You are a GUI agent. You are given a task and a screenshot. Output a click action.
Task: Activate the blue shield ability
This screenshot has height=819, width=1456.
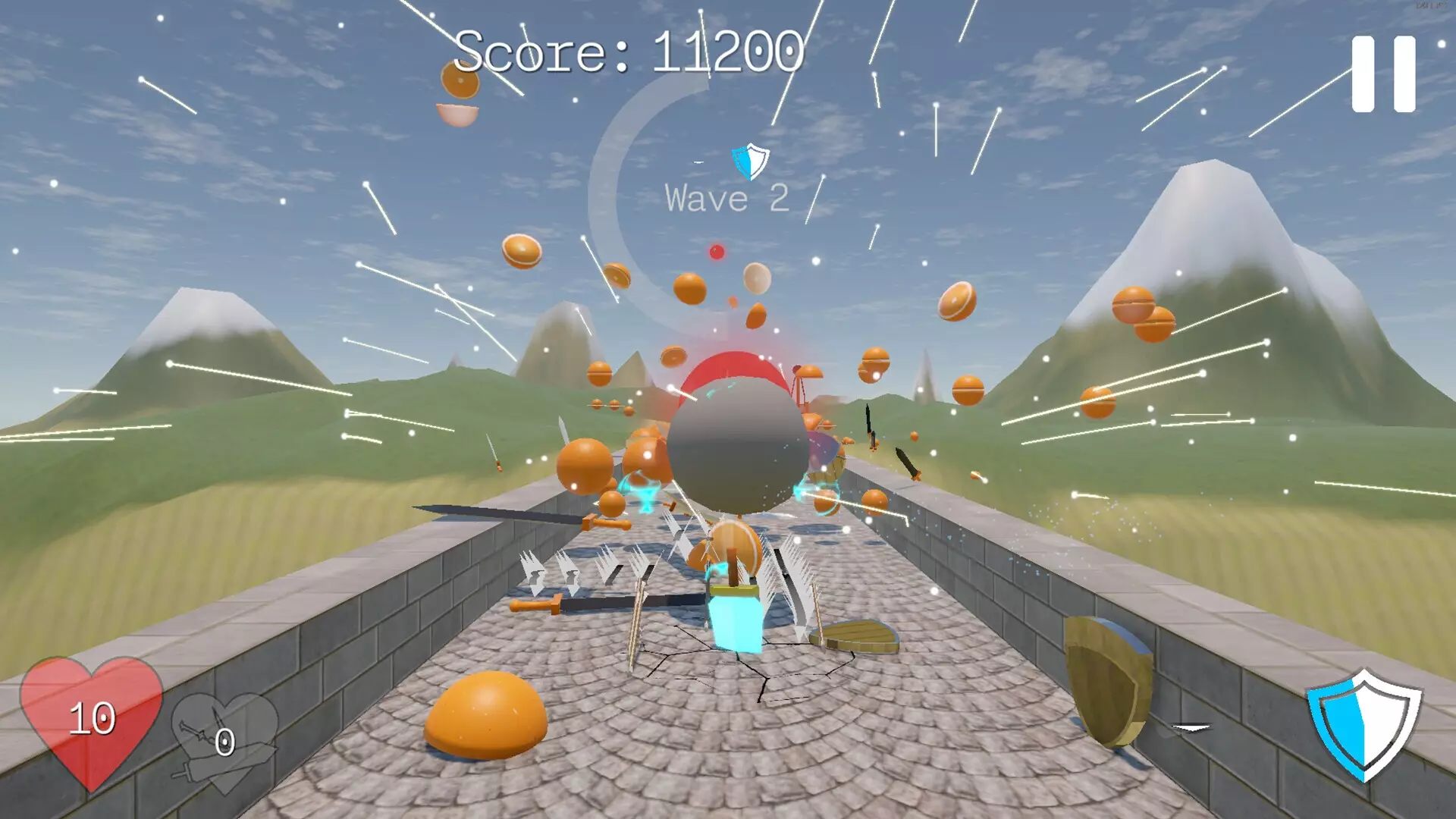[1363, 723]
